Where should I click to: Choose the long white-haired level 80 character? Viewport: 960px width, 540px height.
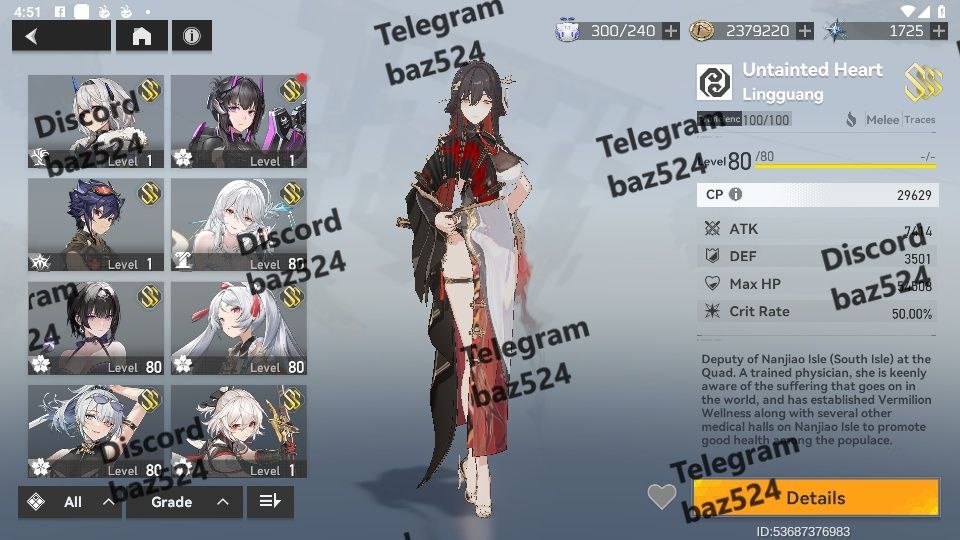pos(239,225)
